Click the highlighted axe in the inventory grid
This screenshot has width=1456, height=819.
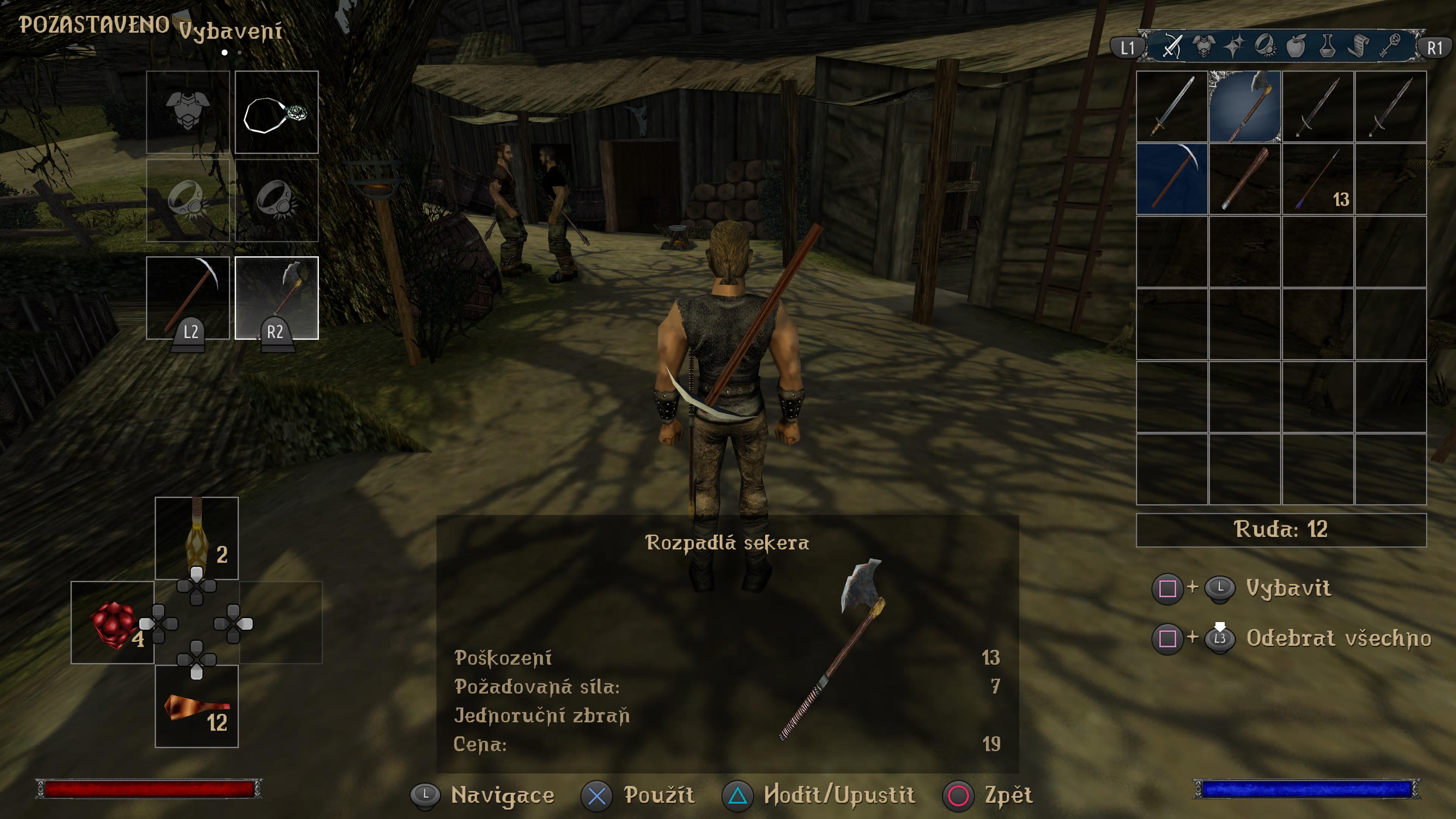[1244, 106]
